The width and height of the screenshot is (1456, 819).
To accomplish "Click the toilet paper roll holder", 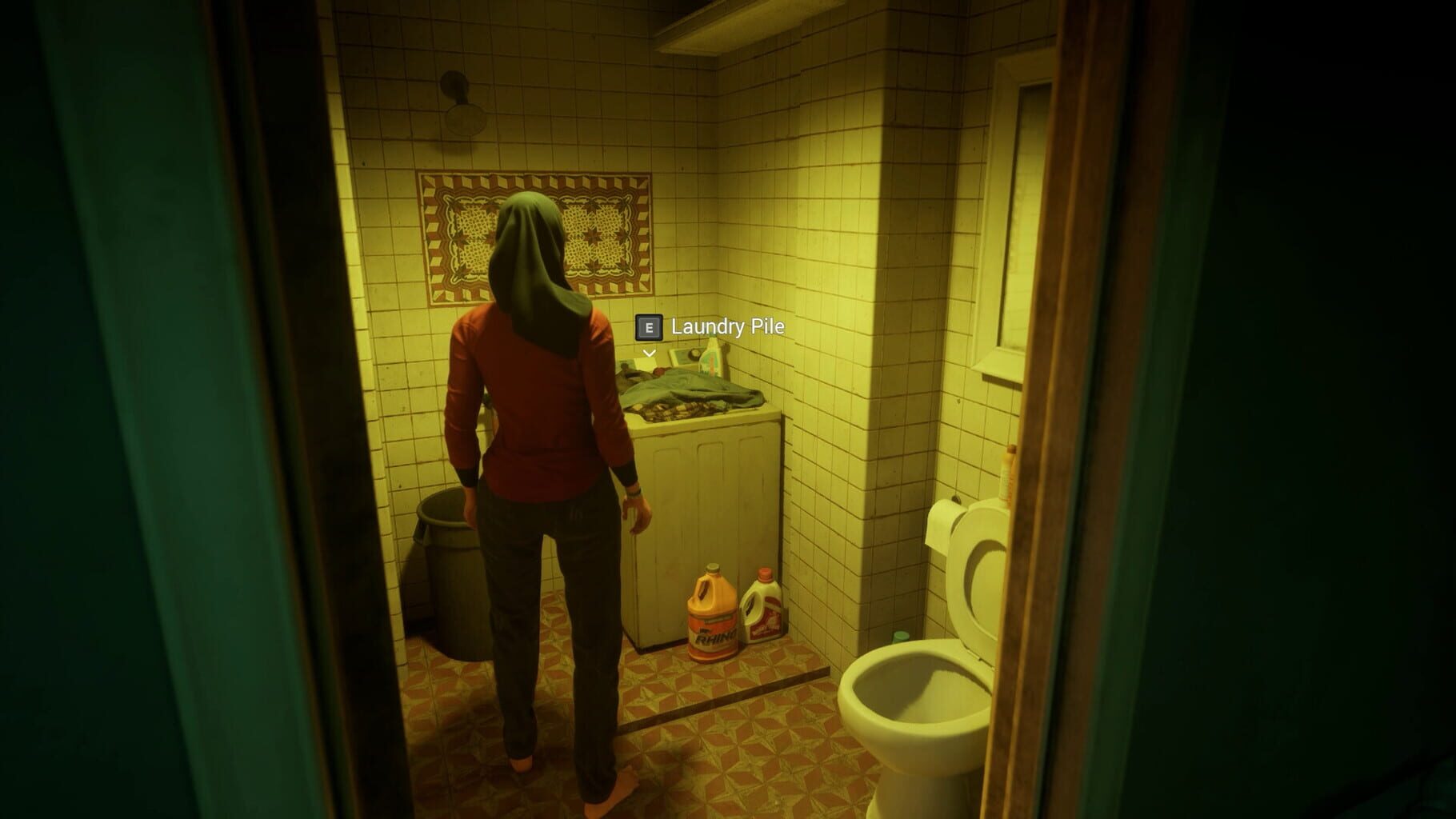I will point(944,524).
